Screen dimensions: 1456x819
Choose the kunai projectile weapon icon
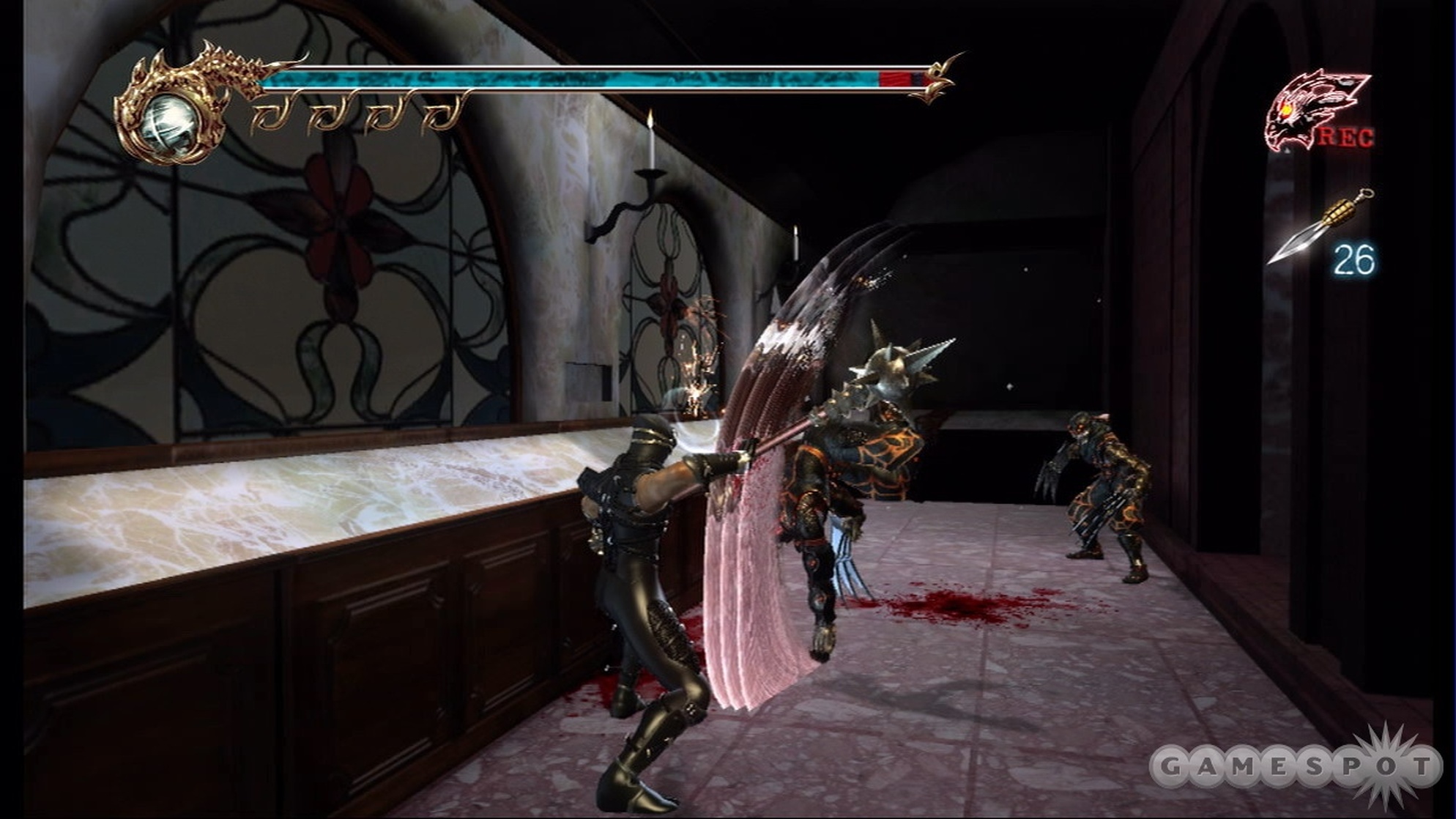coord(1318,227)
